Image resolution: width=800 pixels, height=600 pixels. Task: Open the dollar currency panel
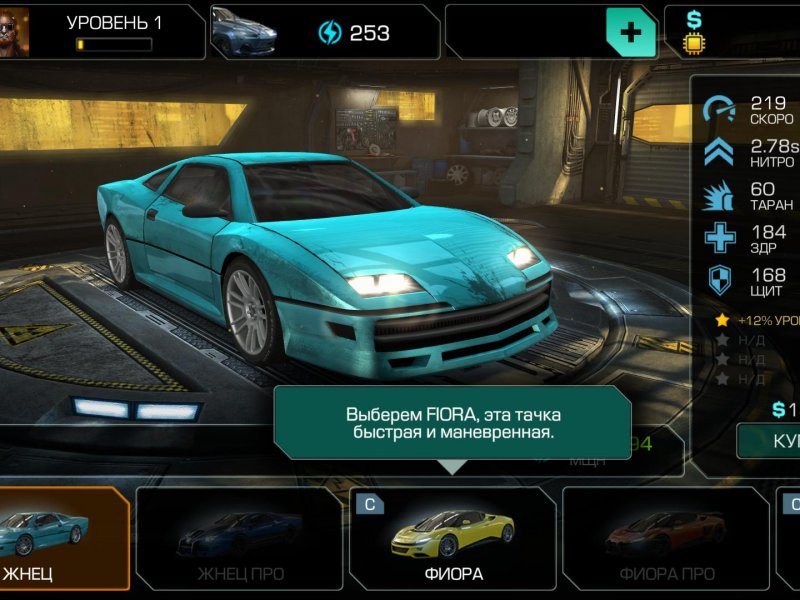[735, 31]
